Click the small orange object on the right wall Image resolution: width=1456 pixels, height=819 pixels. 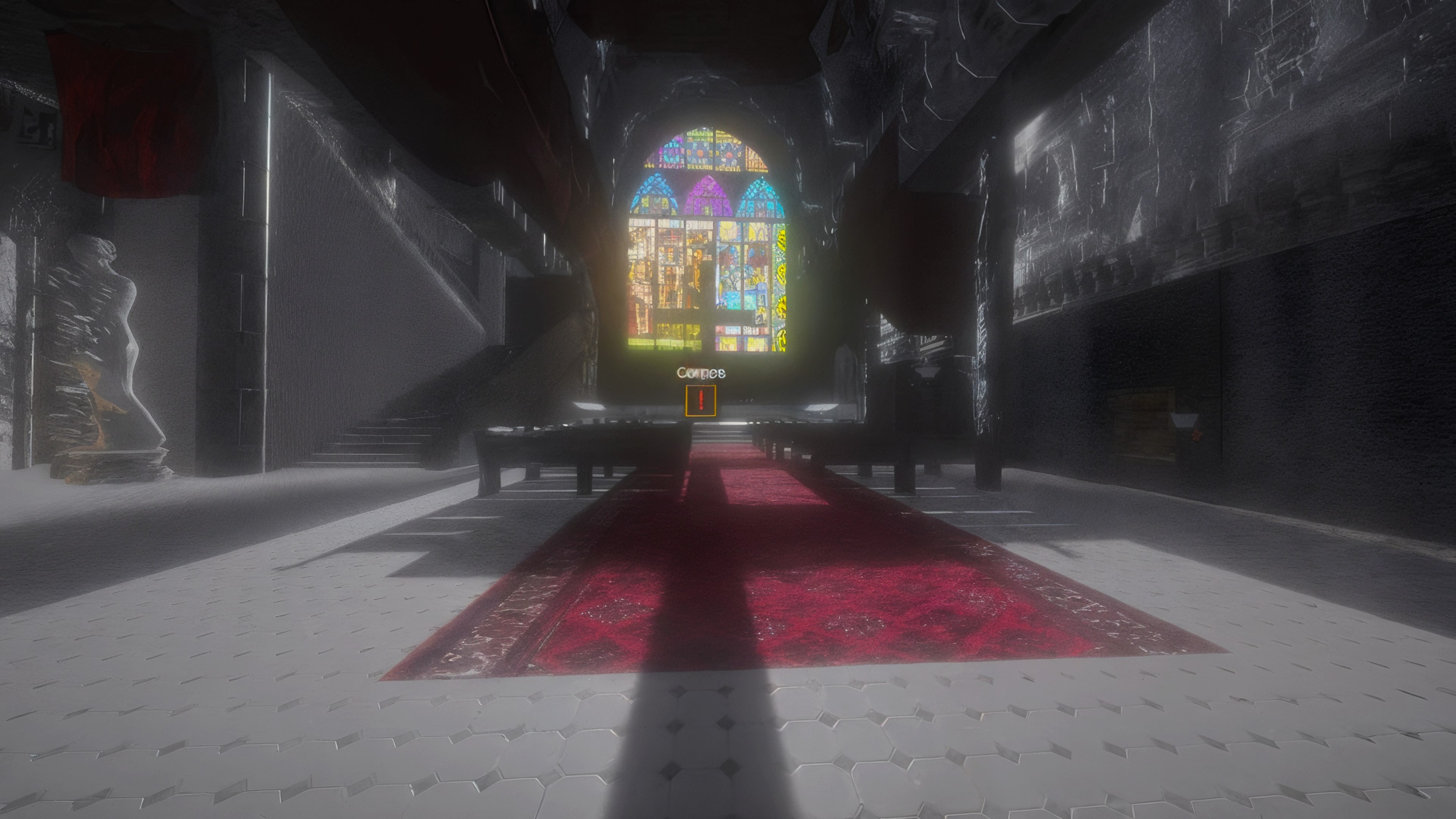click(x=1197, y=436)
